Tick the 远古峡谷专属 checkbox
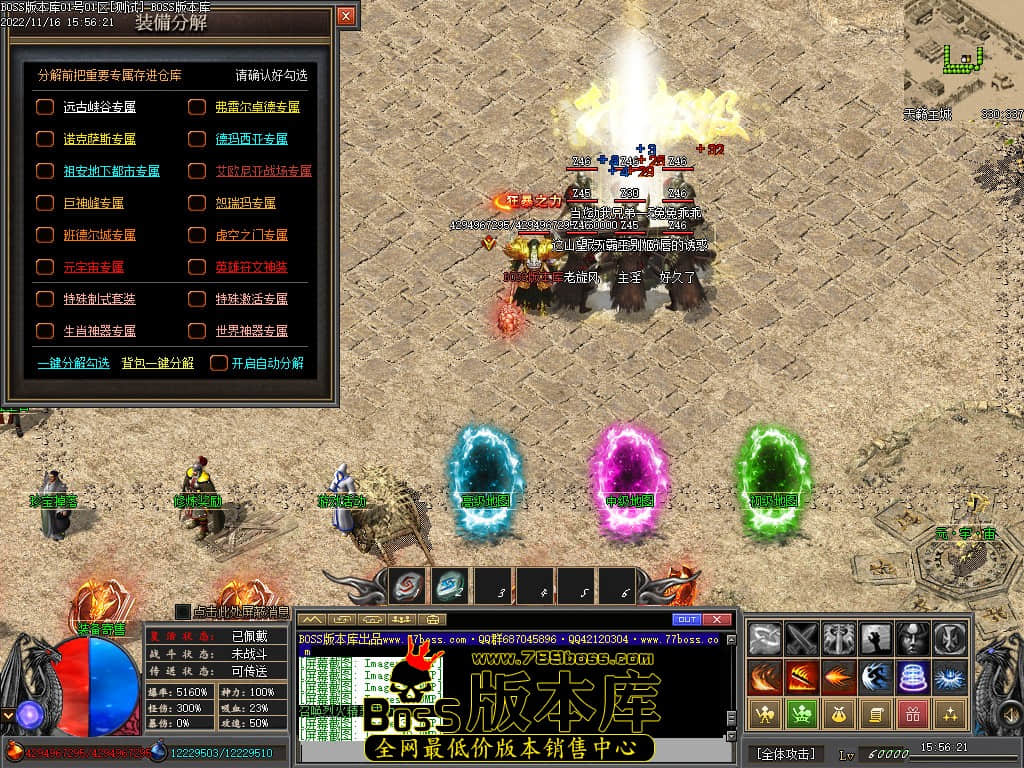The height and width of the screenshot is (768, 1024). (45, 107)
